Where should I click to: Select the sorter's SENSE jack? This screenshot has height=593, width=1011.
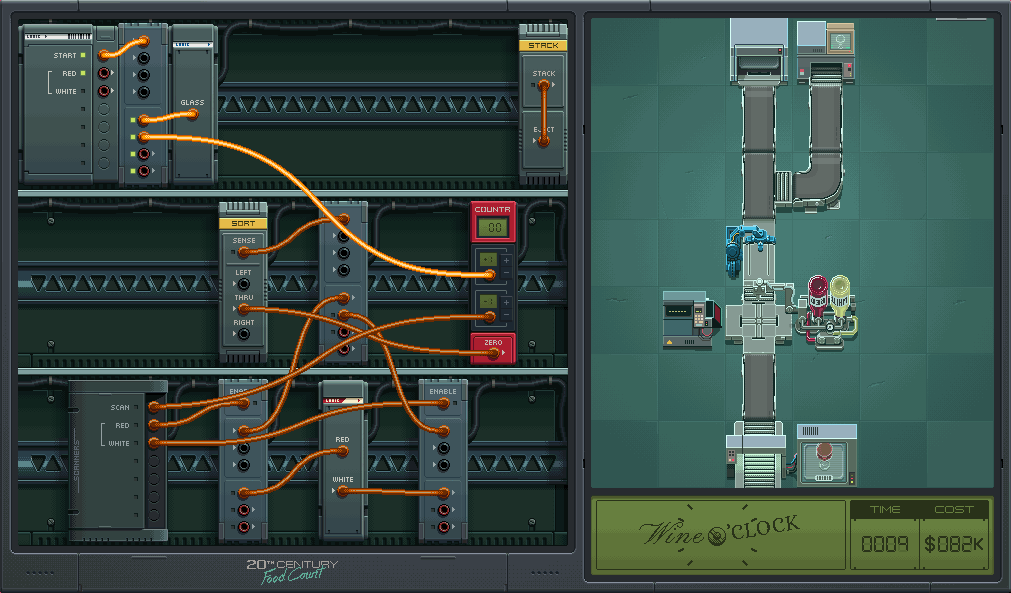244,253
